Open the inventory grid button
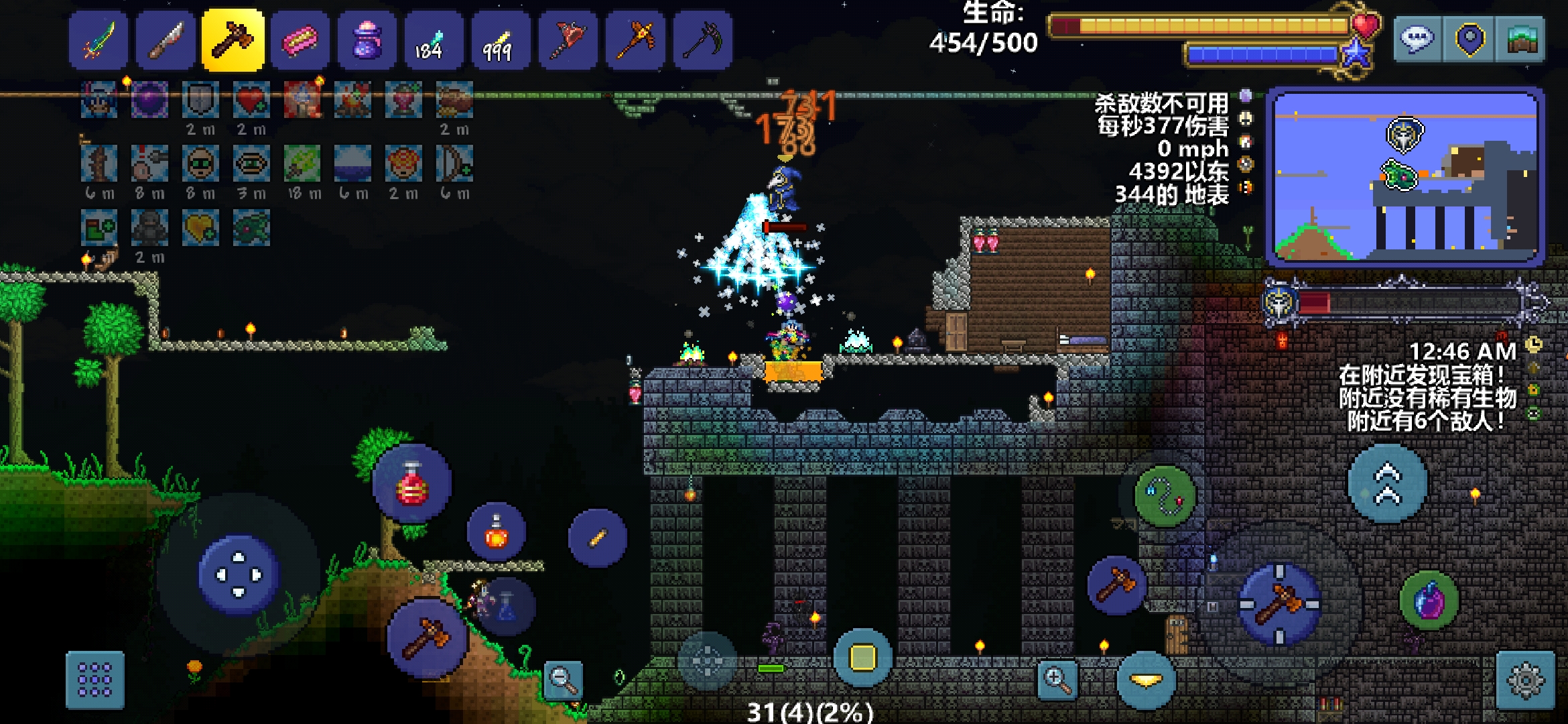 95,680
